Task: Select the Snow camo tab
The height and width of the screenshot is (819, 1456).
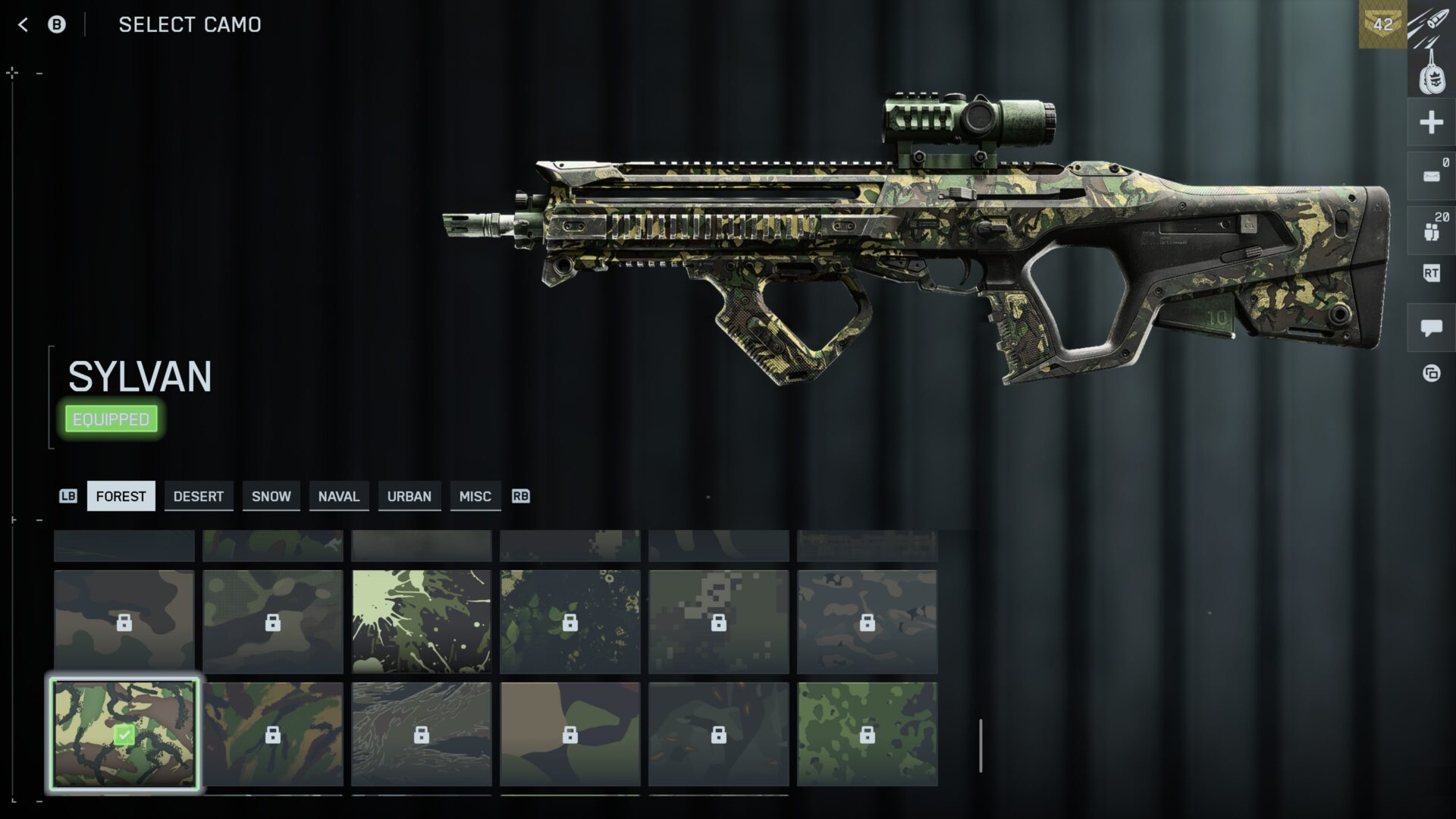Action: coord(271,496)
